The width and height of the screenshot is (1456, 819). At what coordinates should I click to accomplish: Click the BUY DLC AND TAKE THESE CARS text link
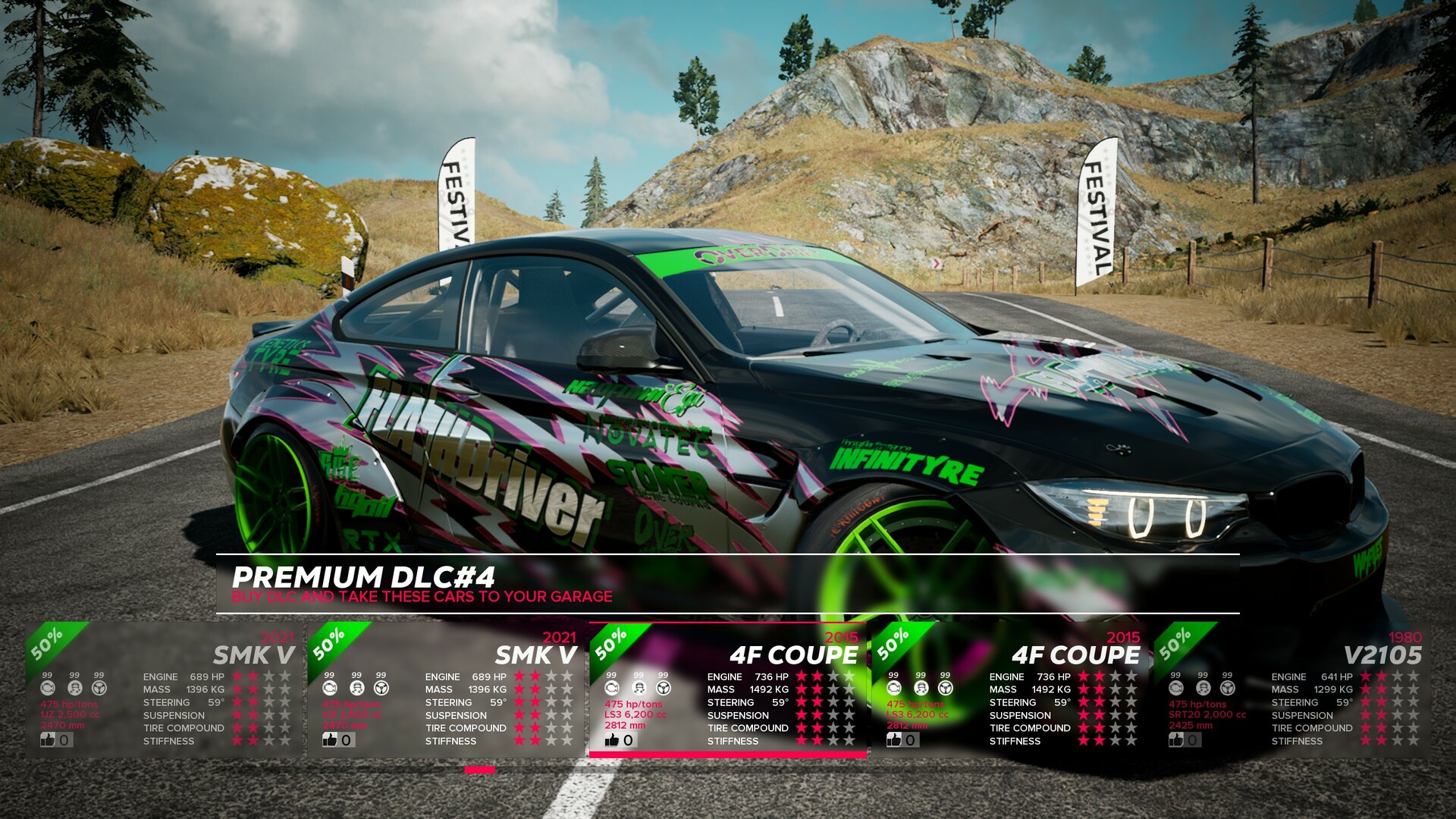click(422, 598)
